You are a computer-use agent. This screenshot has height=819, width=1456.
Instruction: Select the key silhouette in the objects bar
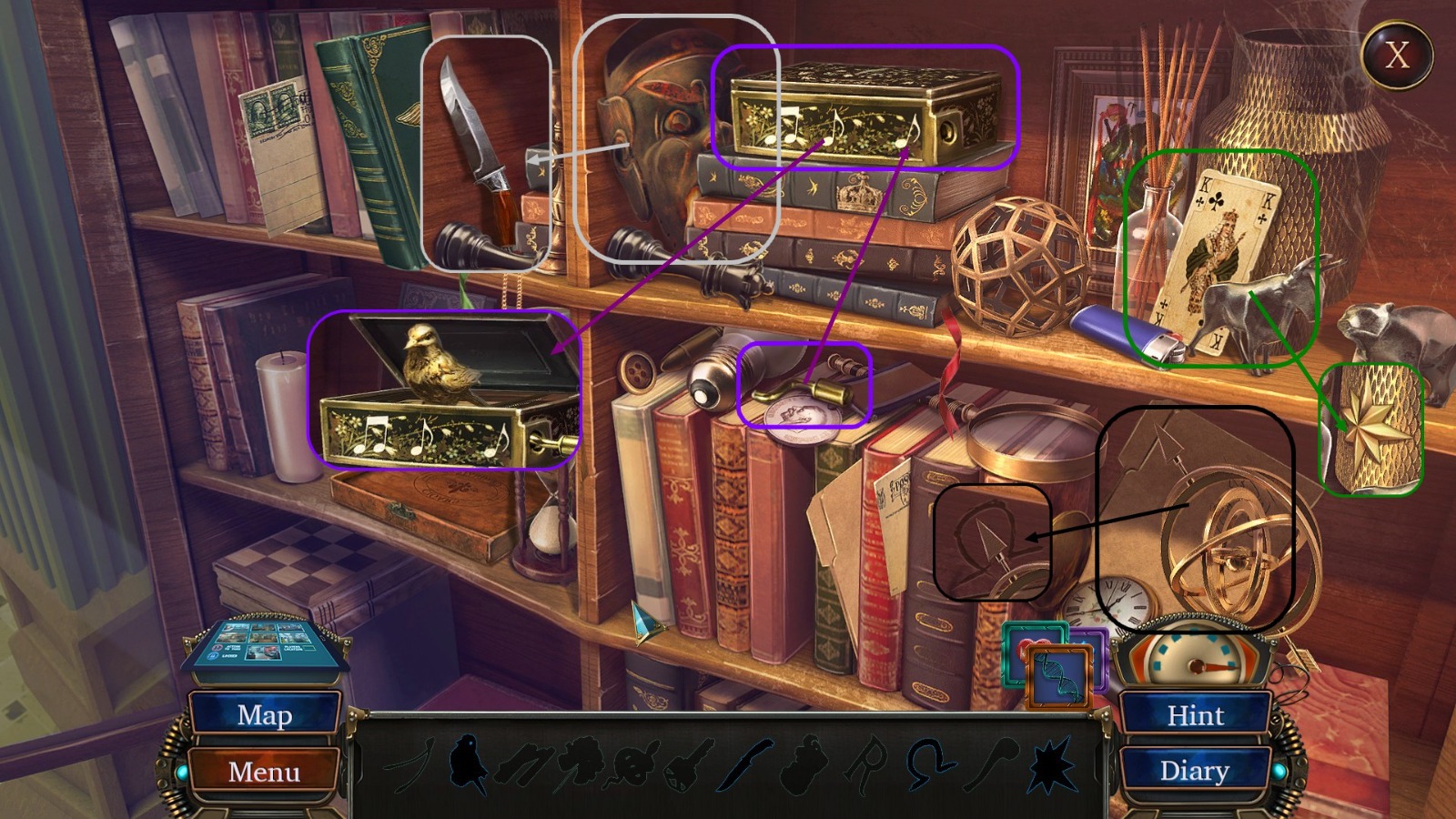(x=684, y=764)
